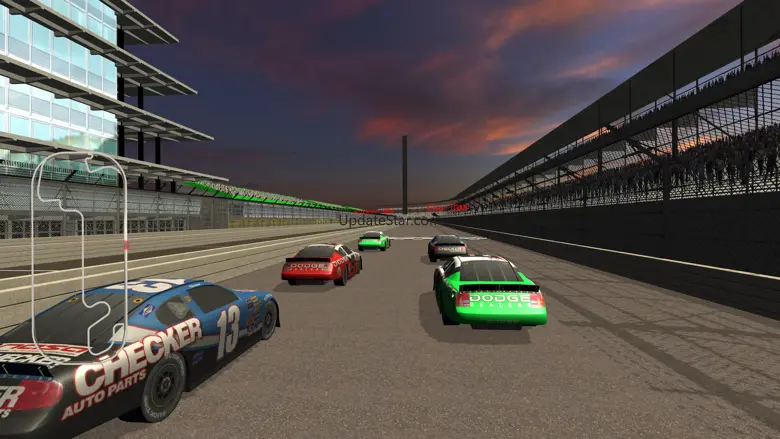Click the white track outline minimap
Viewport: 780px width, 439px height.
[78, 250]
